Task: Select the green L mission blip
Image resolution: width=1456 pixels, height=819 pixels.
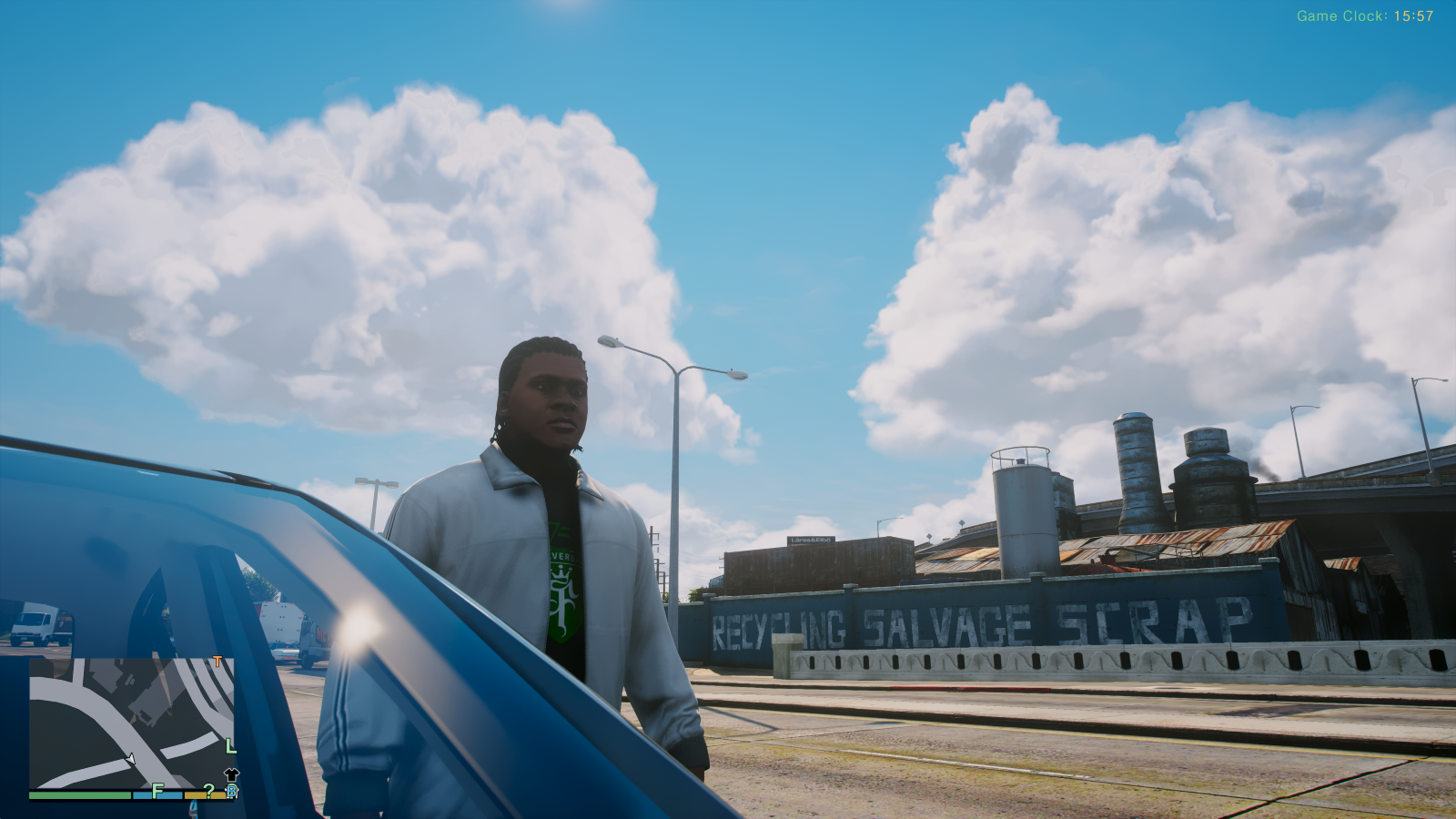Action: [x=231, y=746]
